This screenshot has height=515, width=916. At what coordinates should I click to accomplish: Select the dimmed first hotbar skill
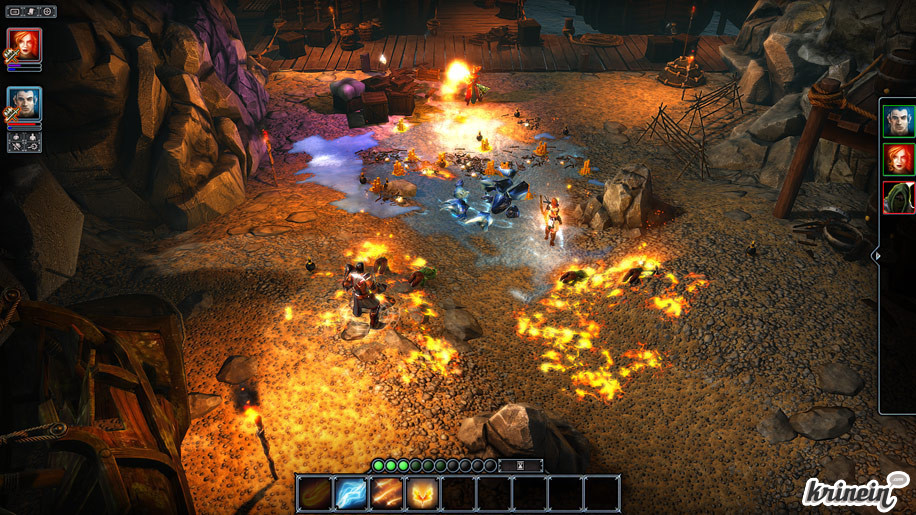(315, 493)
